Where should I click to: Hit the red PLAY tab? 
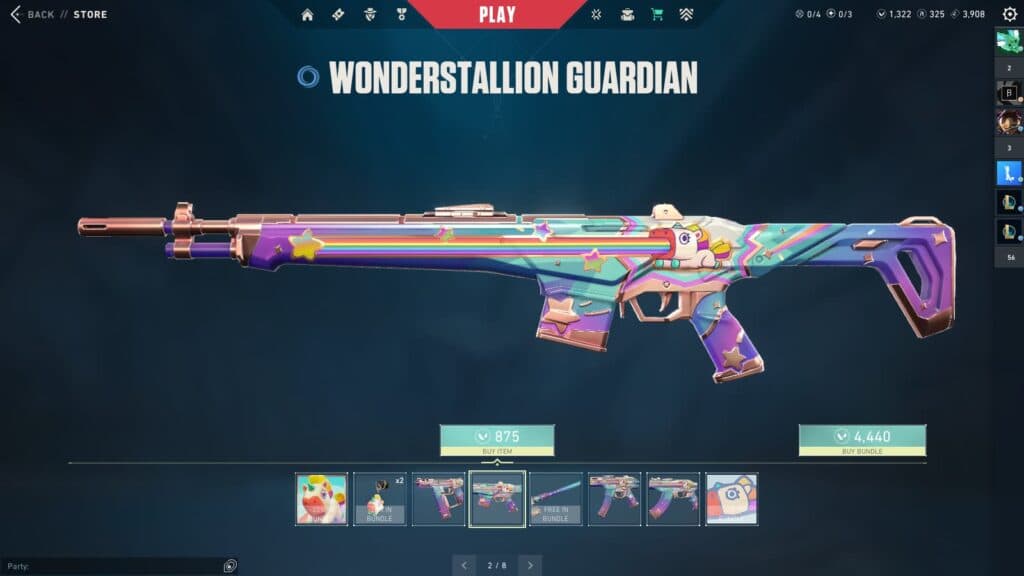click(497, 14)
